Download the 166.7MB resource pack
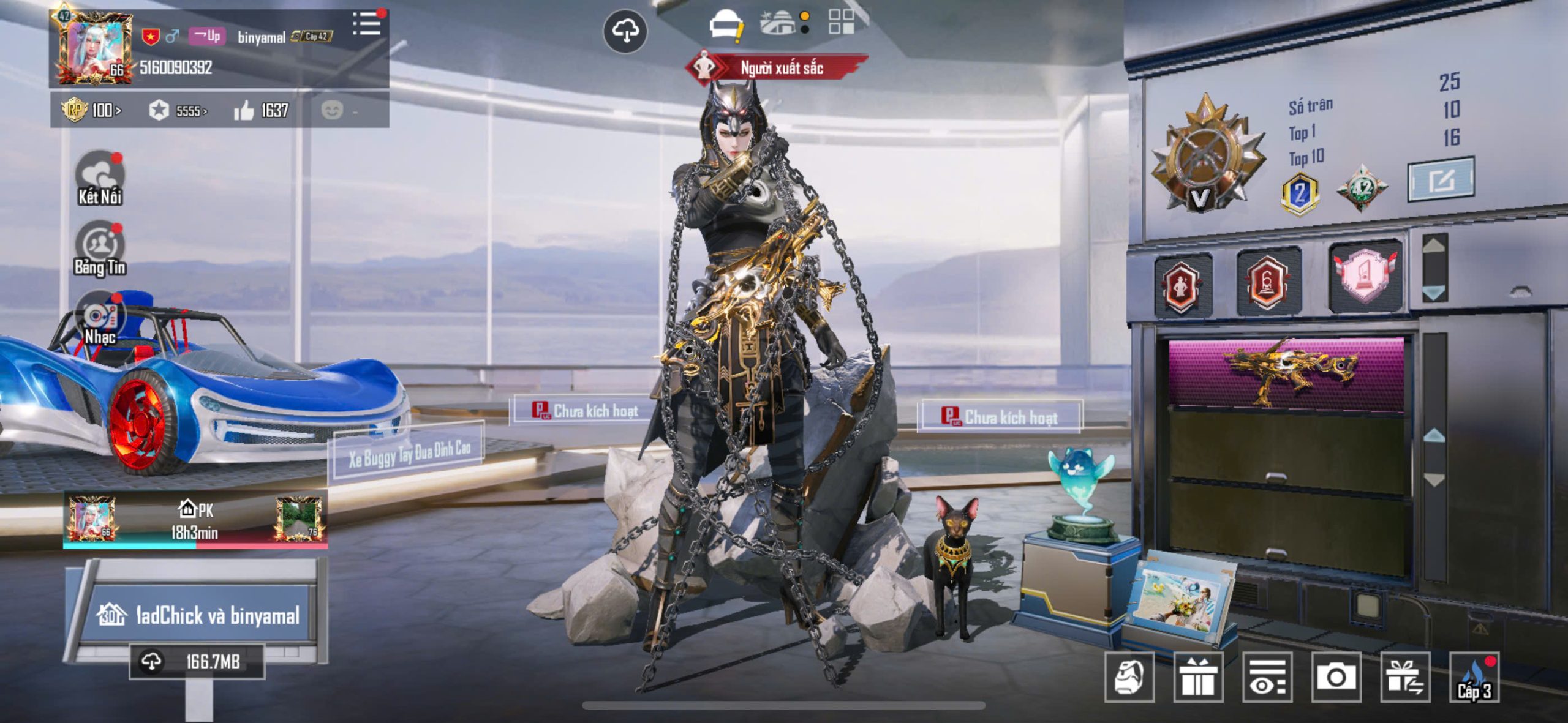 [x=197, y=661]
